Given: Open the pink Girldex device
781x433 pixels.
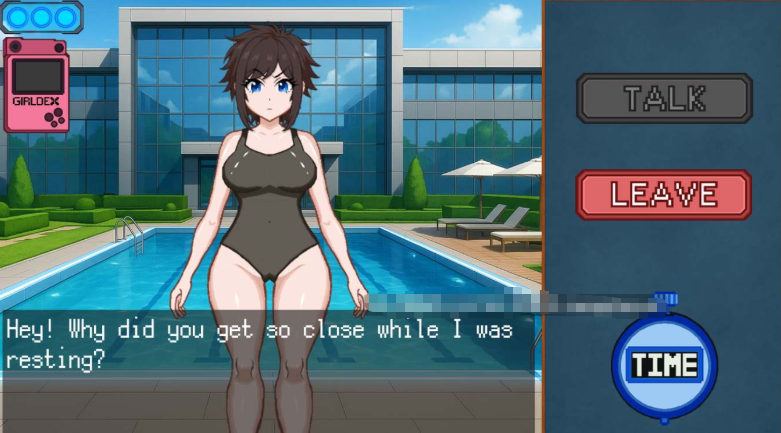Looking at the screenshot, I should pyautogui.click(x=37, y=85).
